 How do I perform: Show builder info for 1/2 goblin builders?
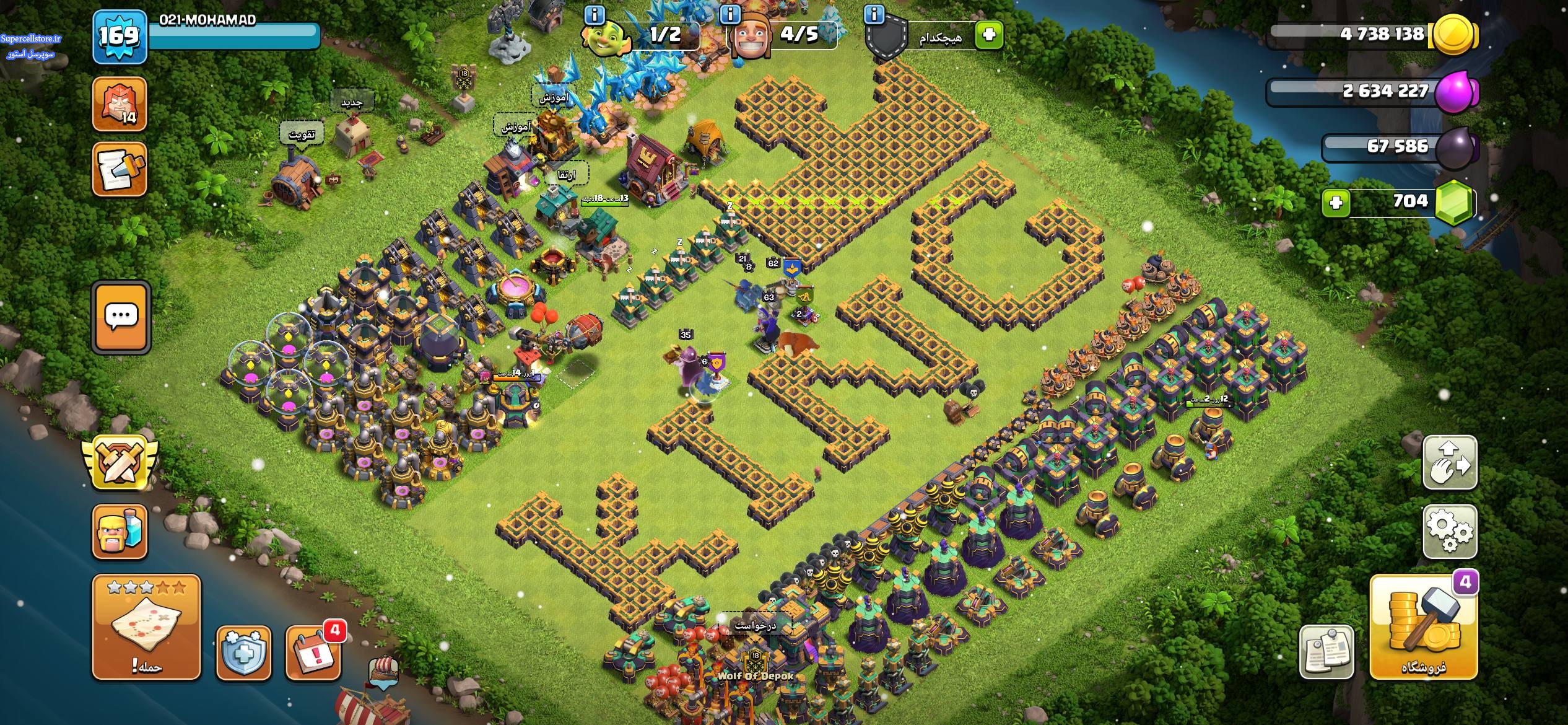tap(595, 14)
